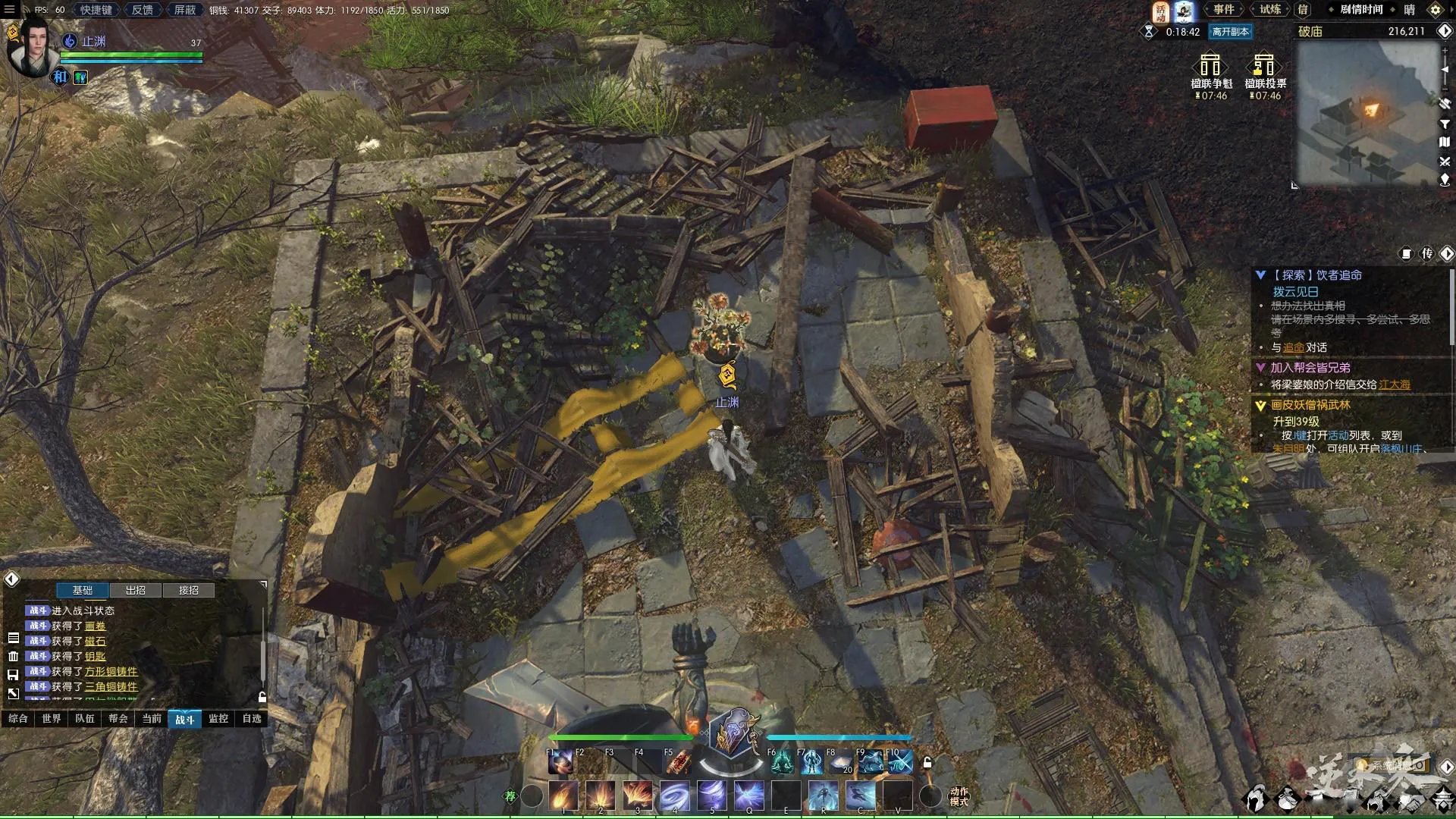The width and height of the screenshot is (1456, 819).
Task: Switch chat to the 世界 world tab
Action: (52, 718)
